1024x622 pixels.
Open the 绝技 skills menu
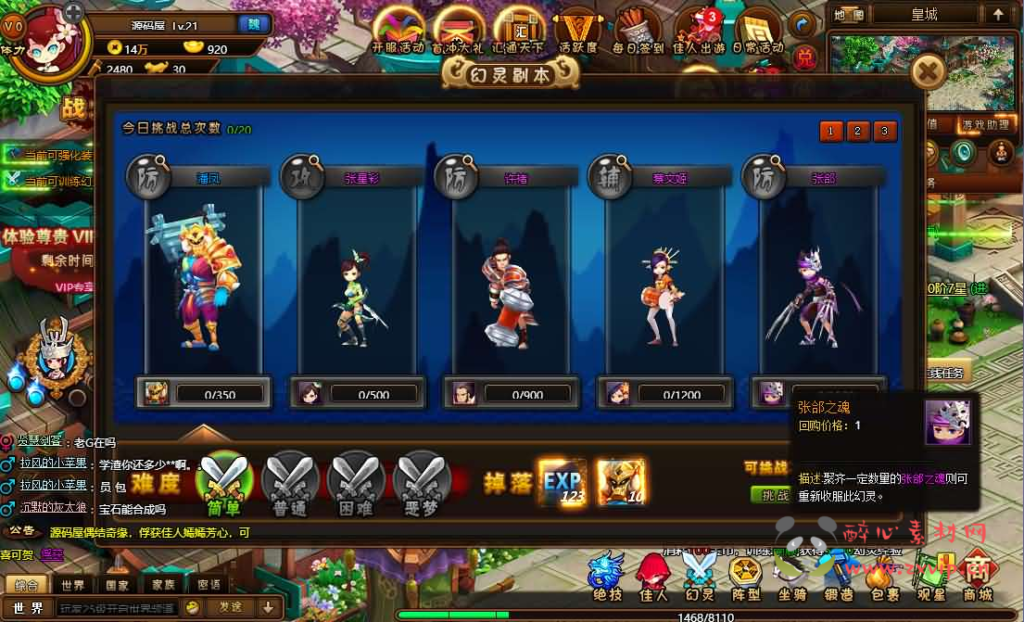pyautogui.click(x=607, y=578)
